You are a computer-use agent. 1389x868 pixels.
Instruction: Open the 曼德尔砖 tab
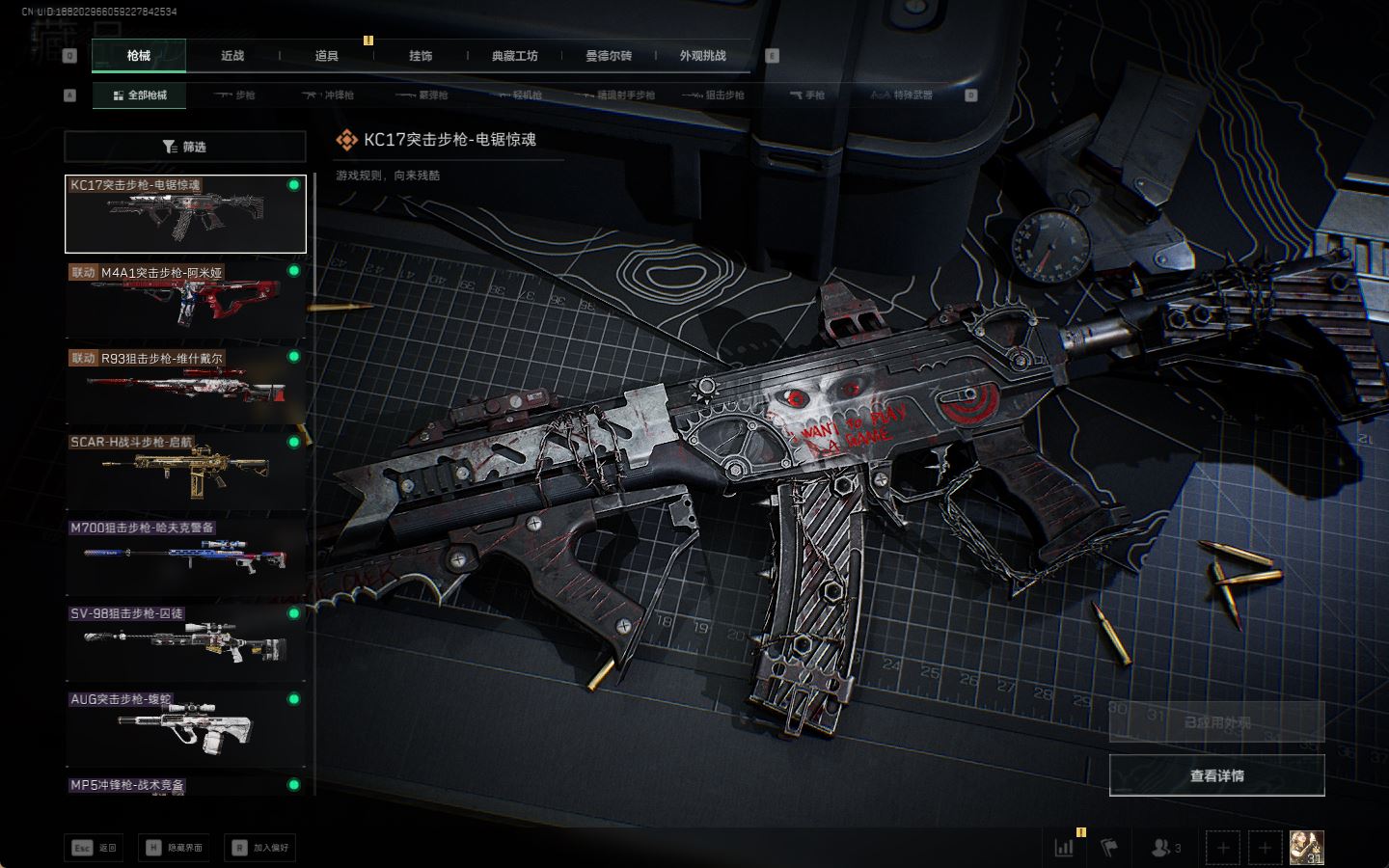click(609, 56)
